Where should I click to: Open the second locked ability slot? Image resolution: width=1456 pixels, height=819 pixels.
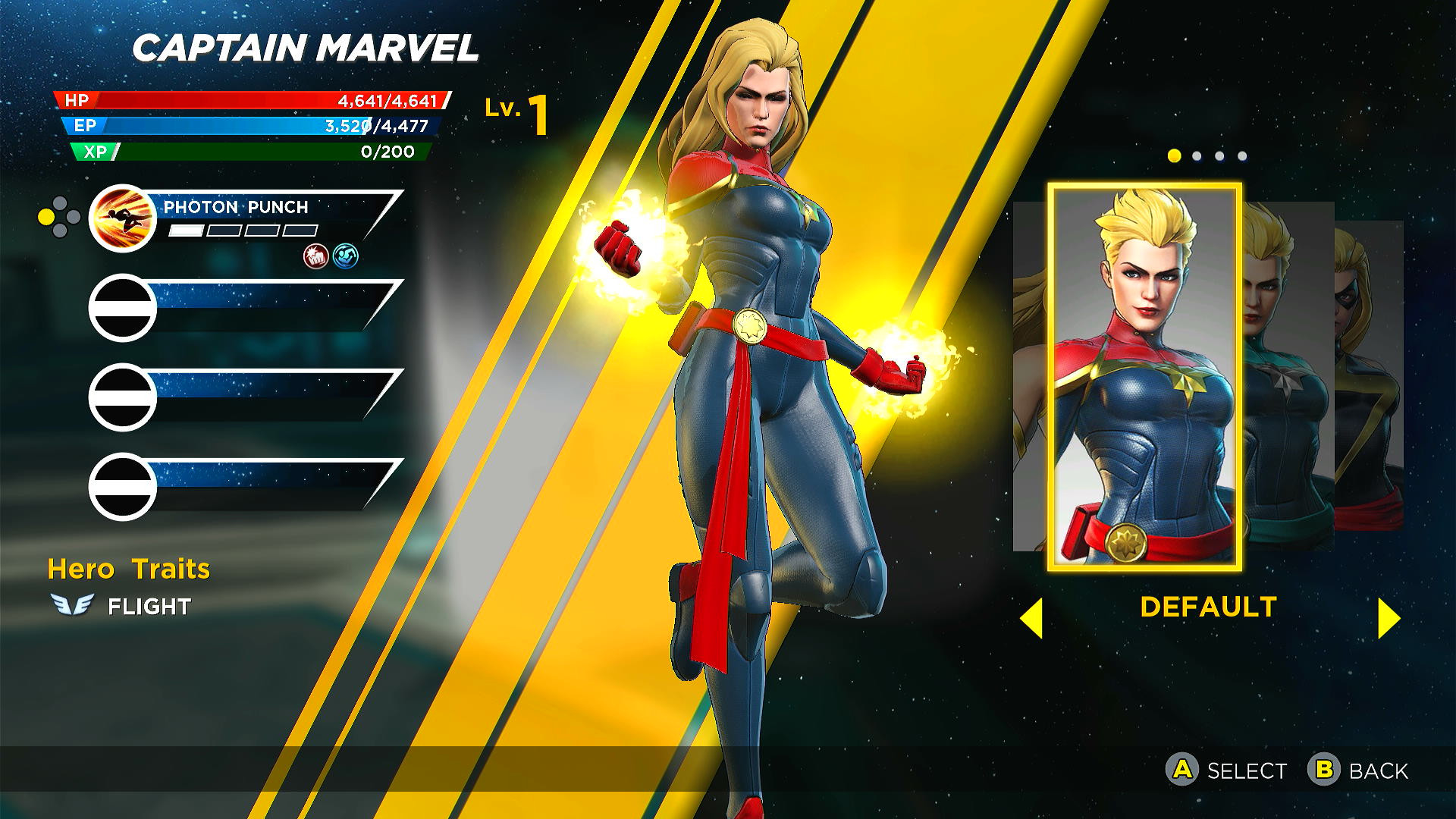122,306
